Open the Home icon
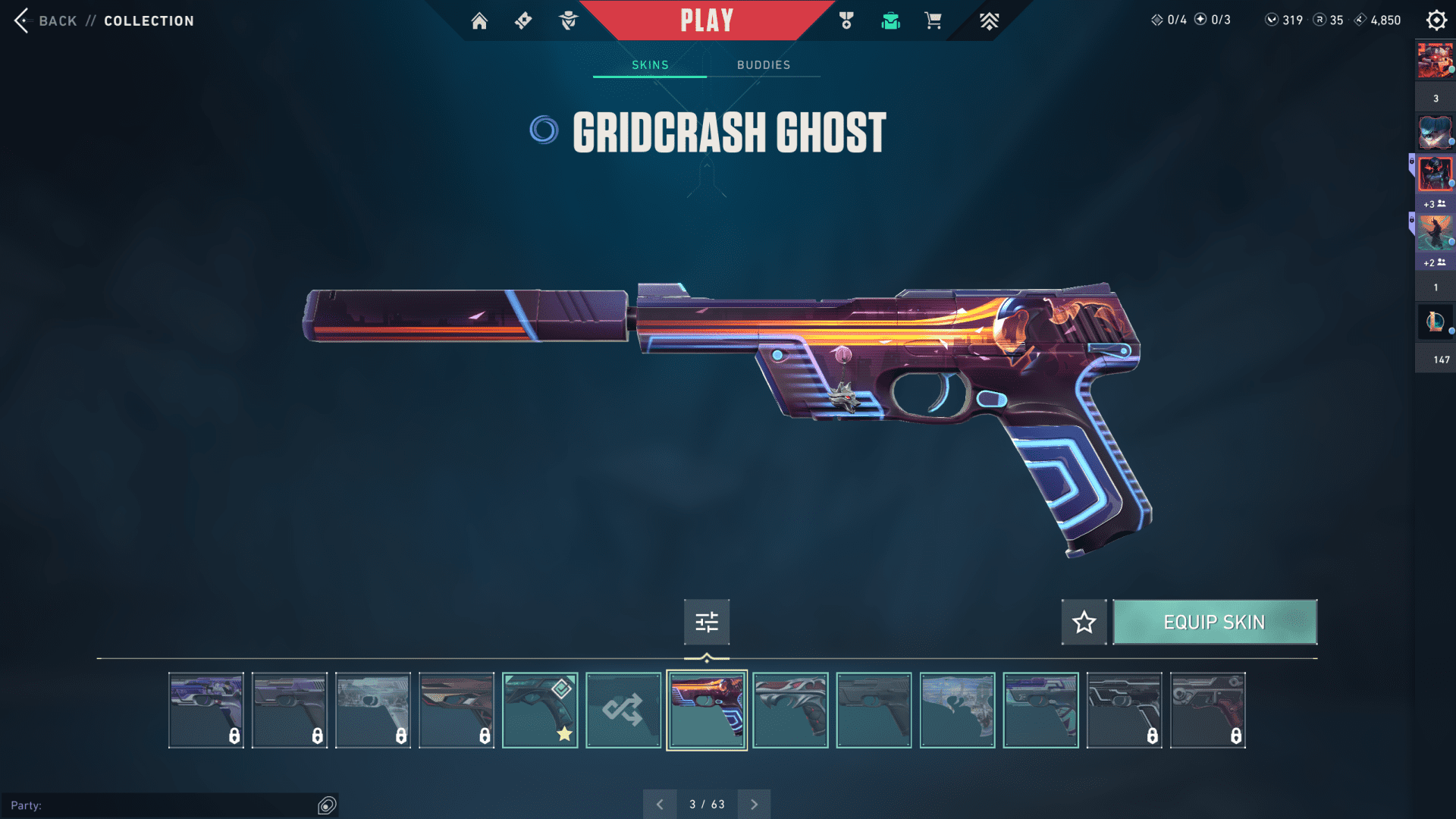The height and width of the screenshot is (819, 1456). click(479, 20)
